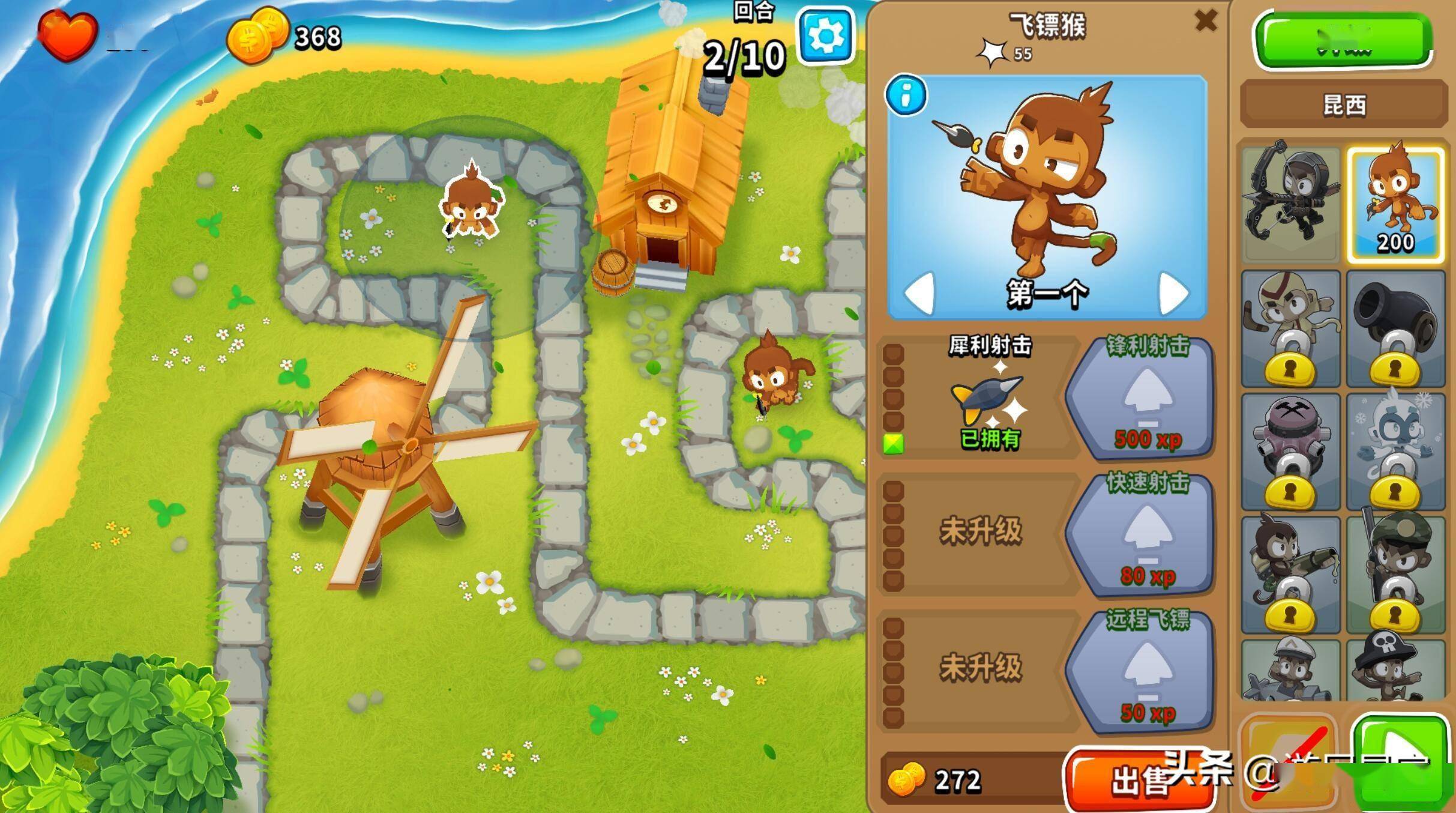The width and height of the screenshot is (1456, 813).
Task: Click the locked Sniper Monkey tile
Action: [x=1395, y=575]
